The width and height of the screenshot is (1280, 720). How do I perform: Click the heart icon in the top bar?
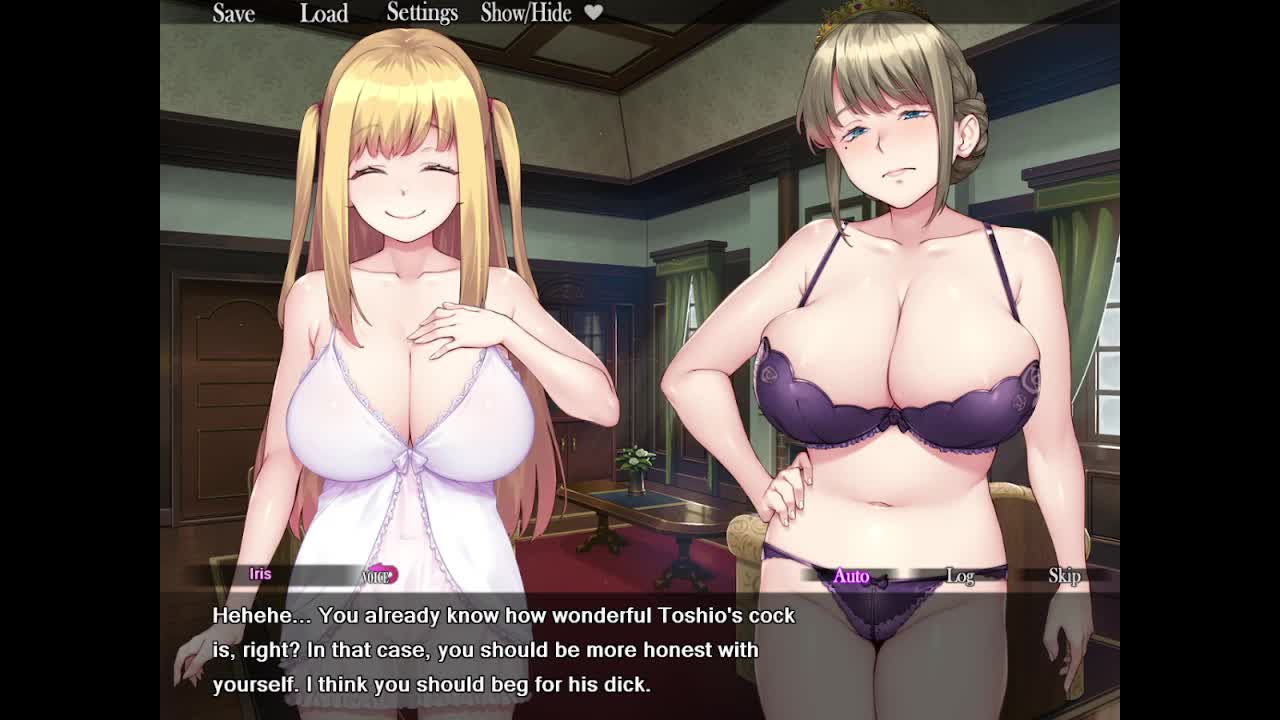tap(593, 12)
